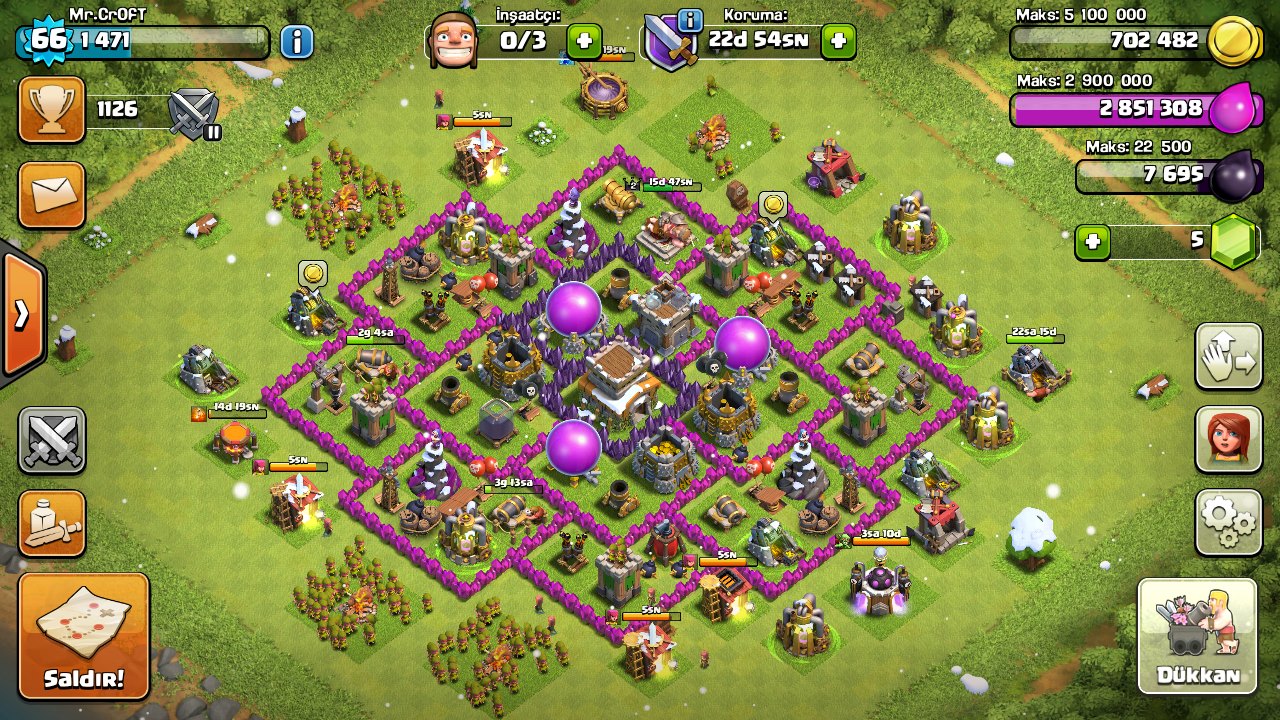Open the crossed swords clan war button

51,440
